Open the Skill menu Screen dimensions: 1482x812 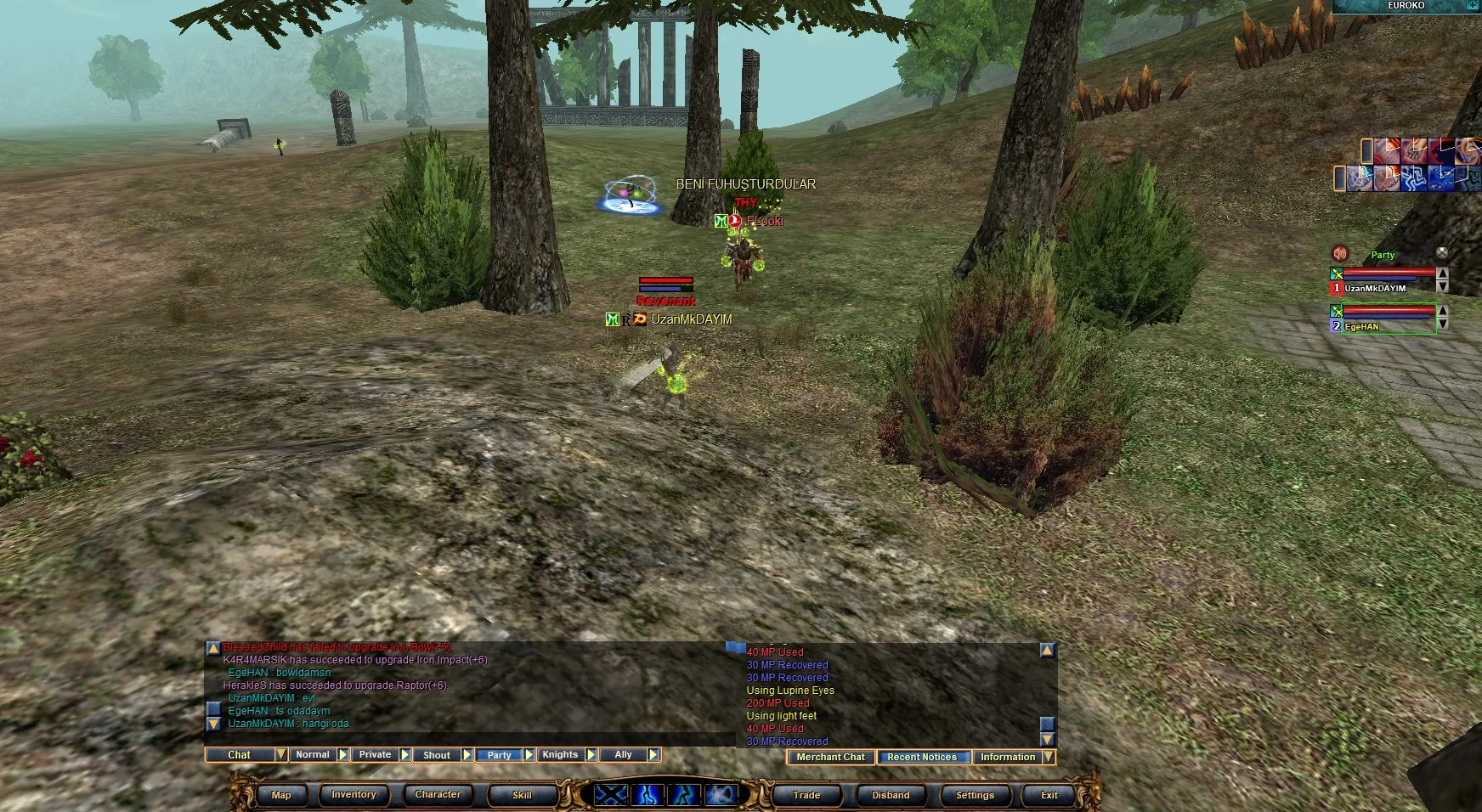click(x=522, y=795)
